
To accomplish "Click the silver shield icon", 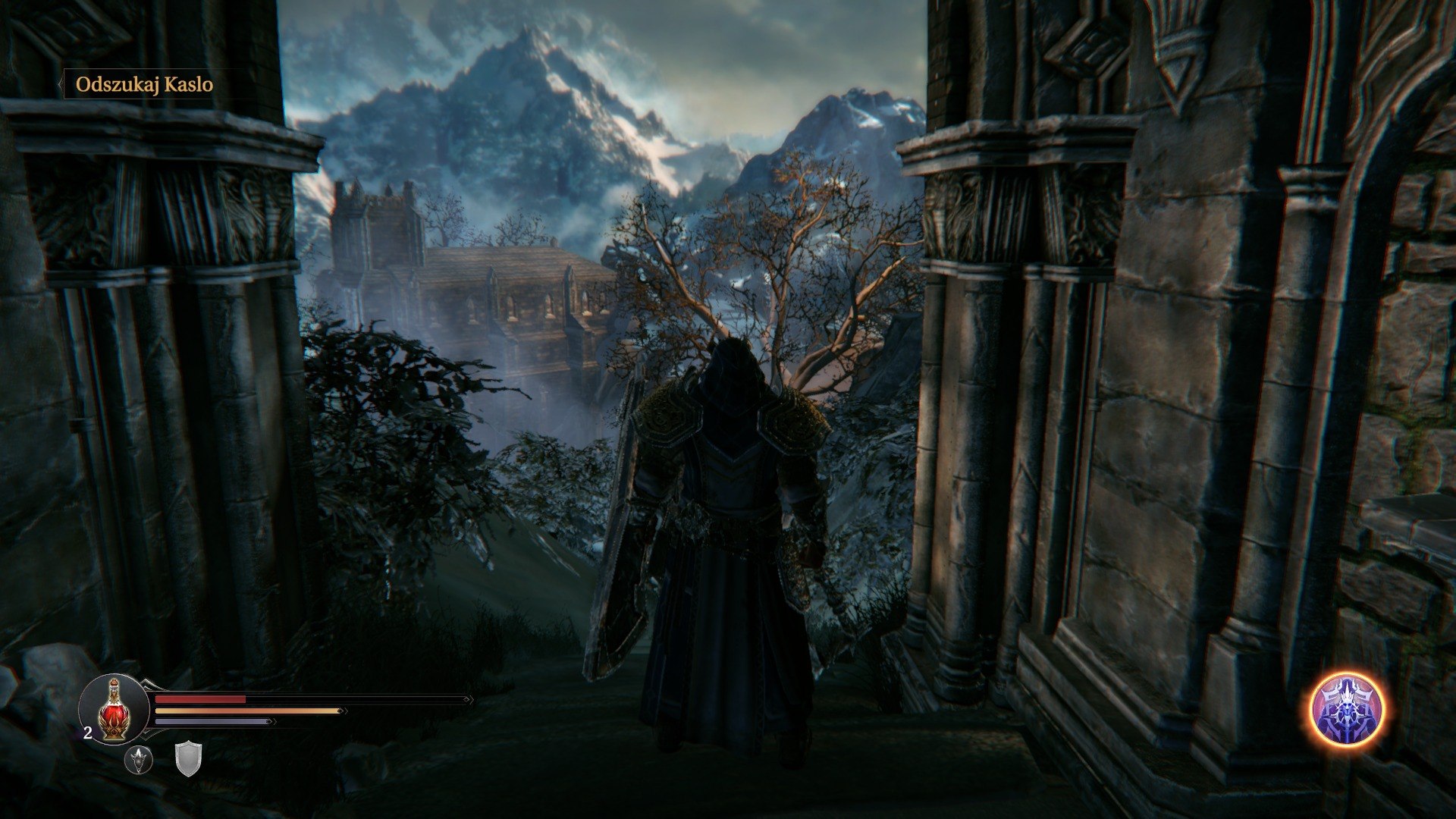I will point(188,759).
